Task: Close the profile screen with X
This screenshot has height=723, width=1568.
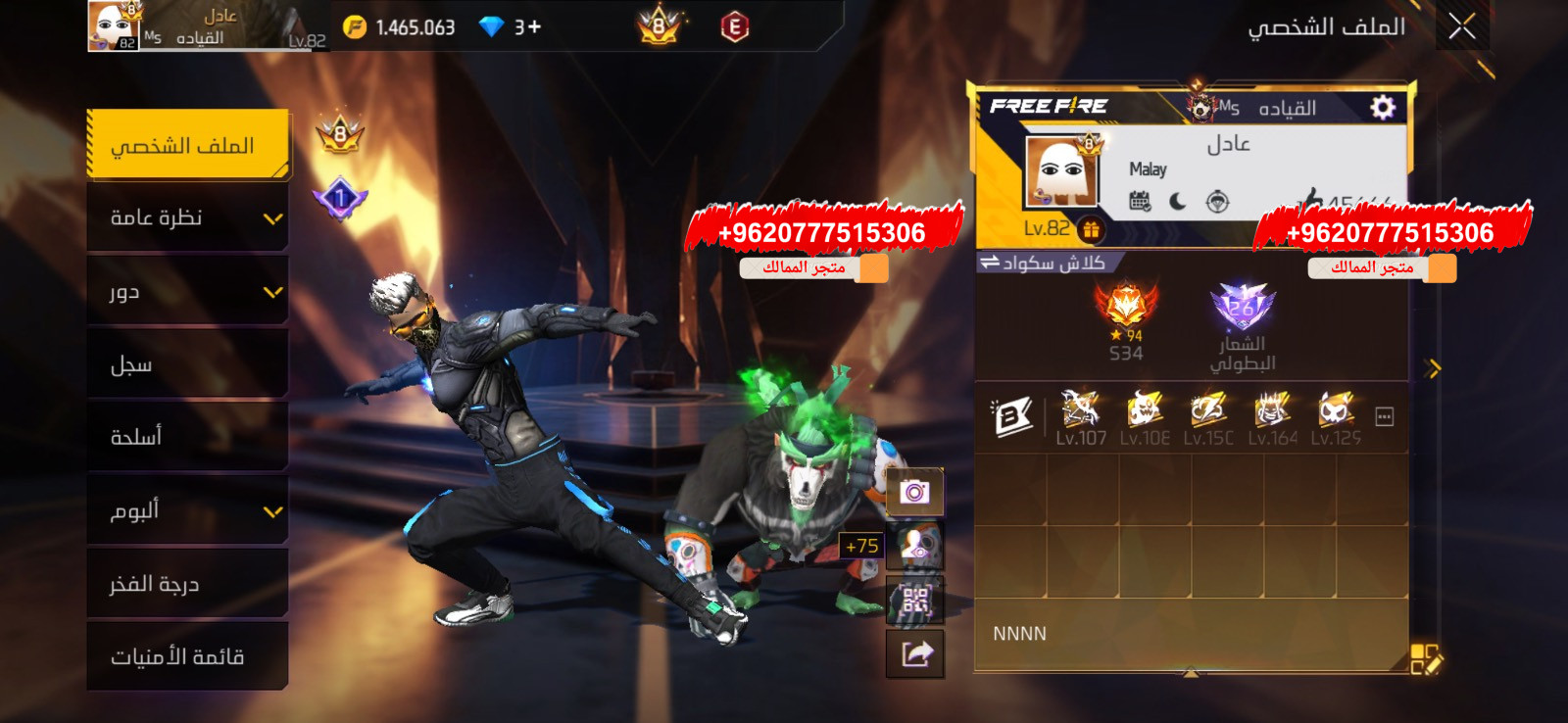Action: point(1461,26)
